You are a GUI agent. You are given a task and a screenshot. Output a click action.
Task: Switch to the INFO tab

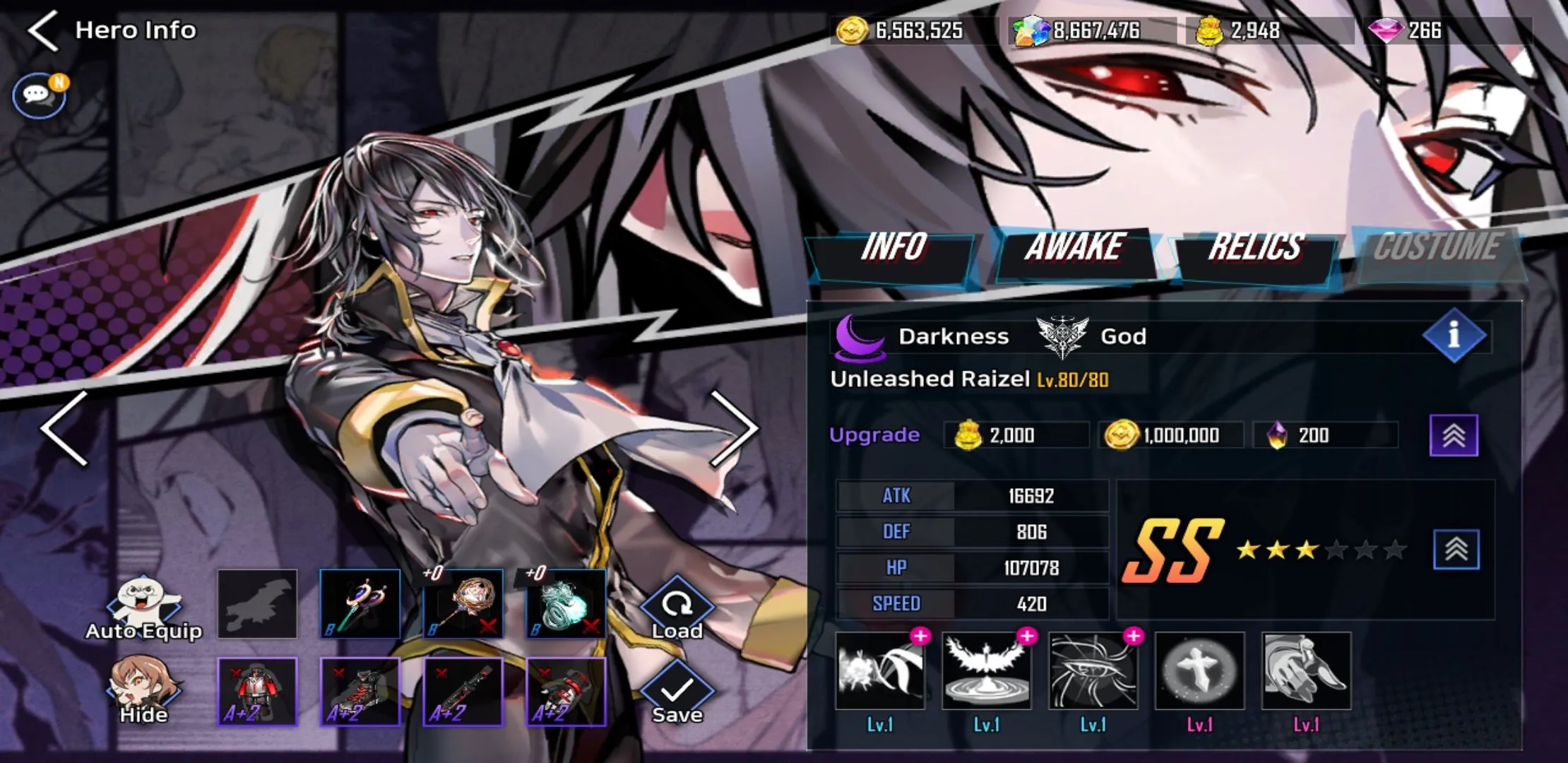click(893, 247)
